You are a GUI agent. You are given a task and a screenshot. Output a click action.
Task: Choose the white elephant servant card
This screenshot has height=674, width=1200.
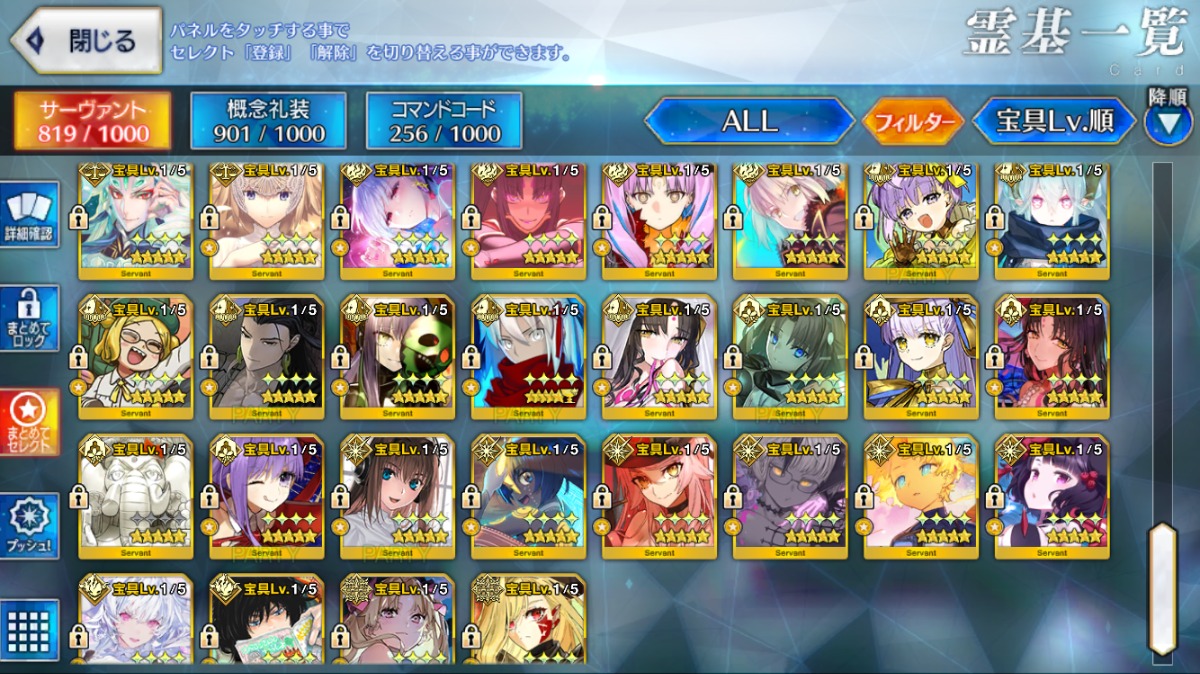click(135, 492)
